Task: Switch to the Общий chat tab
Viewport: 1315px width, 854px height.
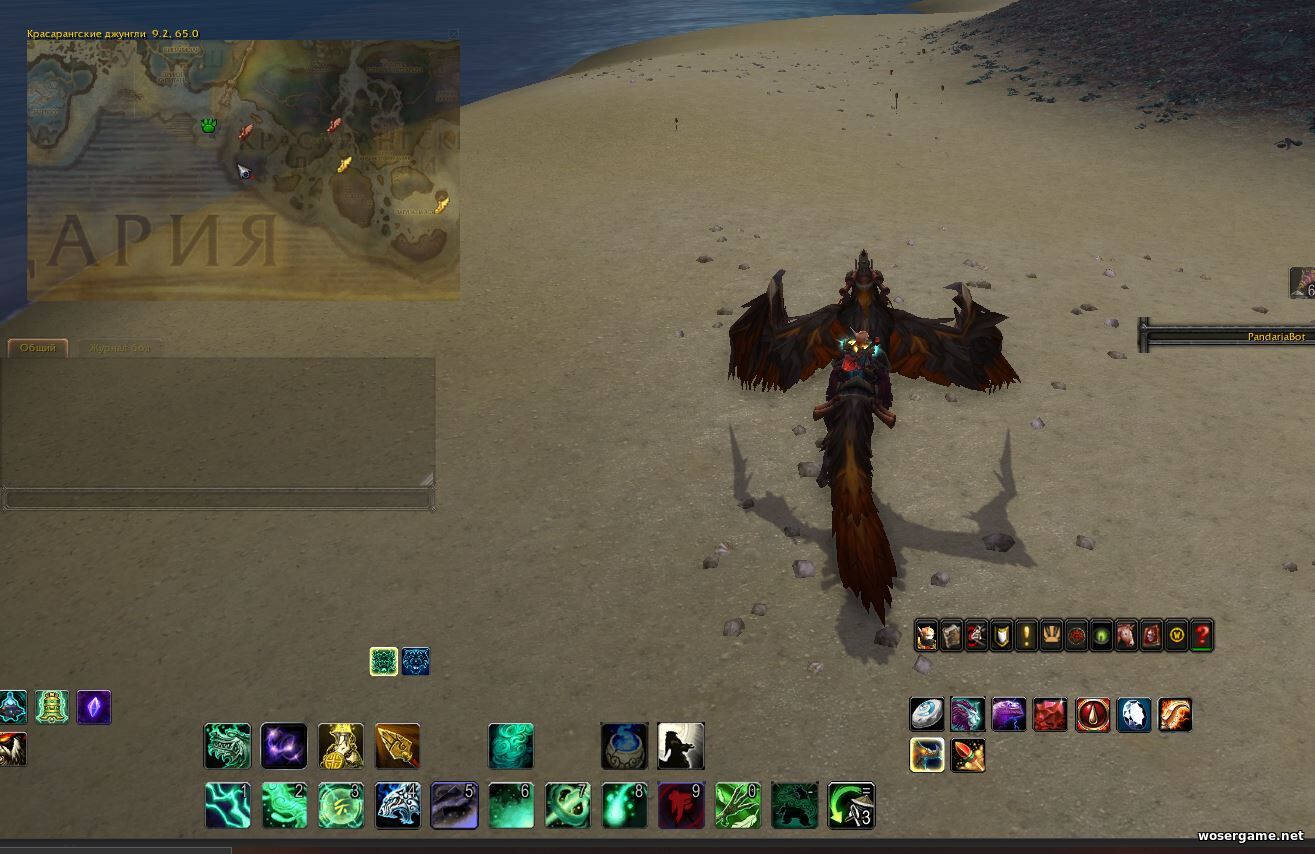Action: pos(38,348)
